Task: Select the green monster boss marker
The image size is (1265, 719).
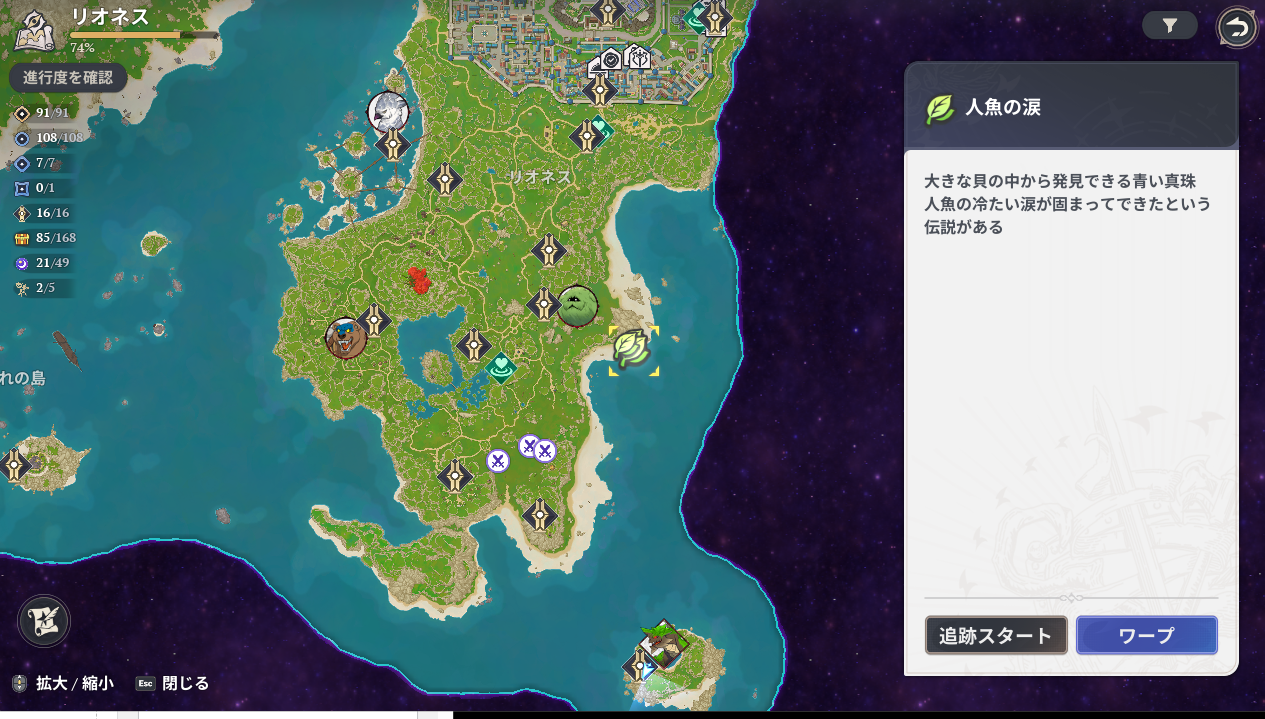Action: (577, 306)
